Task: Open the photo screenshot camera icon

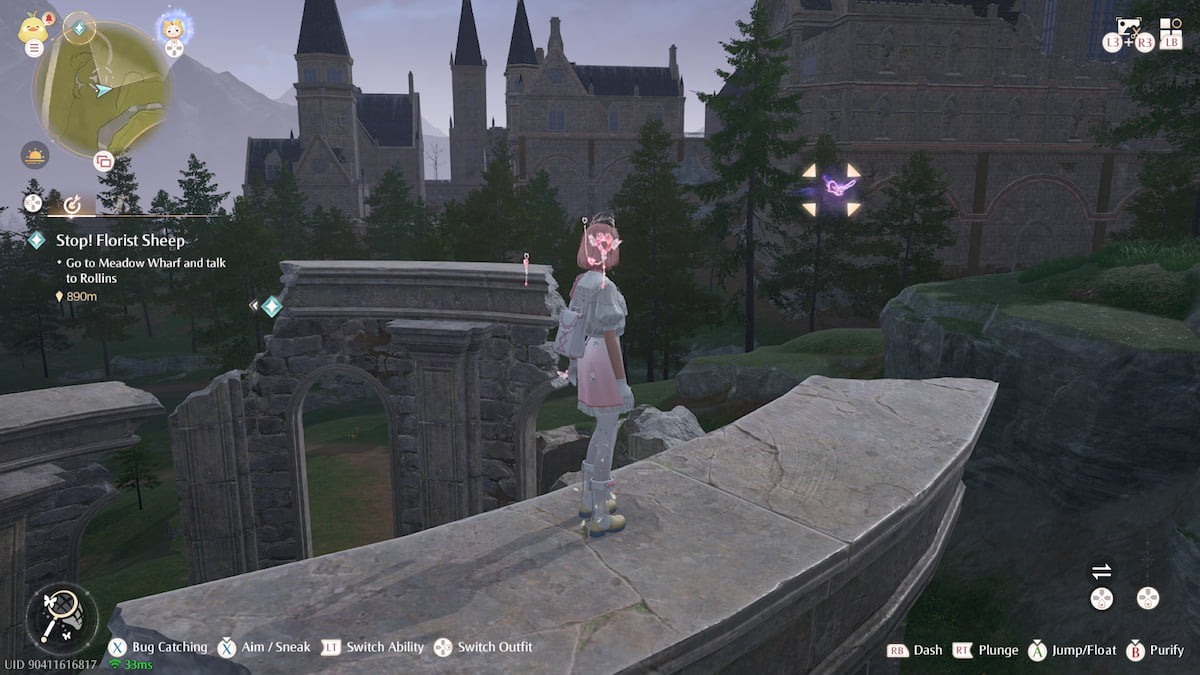Action: (x=1129, y=28)
